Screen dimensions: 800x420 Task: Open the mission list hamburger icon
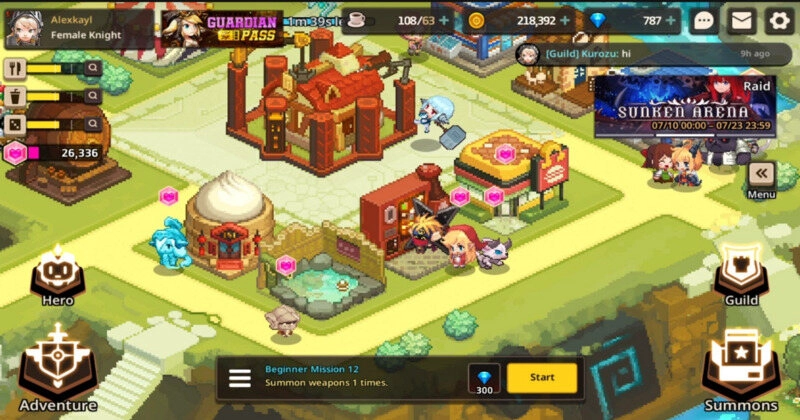[x=240, y=378]
